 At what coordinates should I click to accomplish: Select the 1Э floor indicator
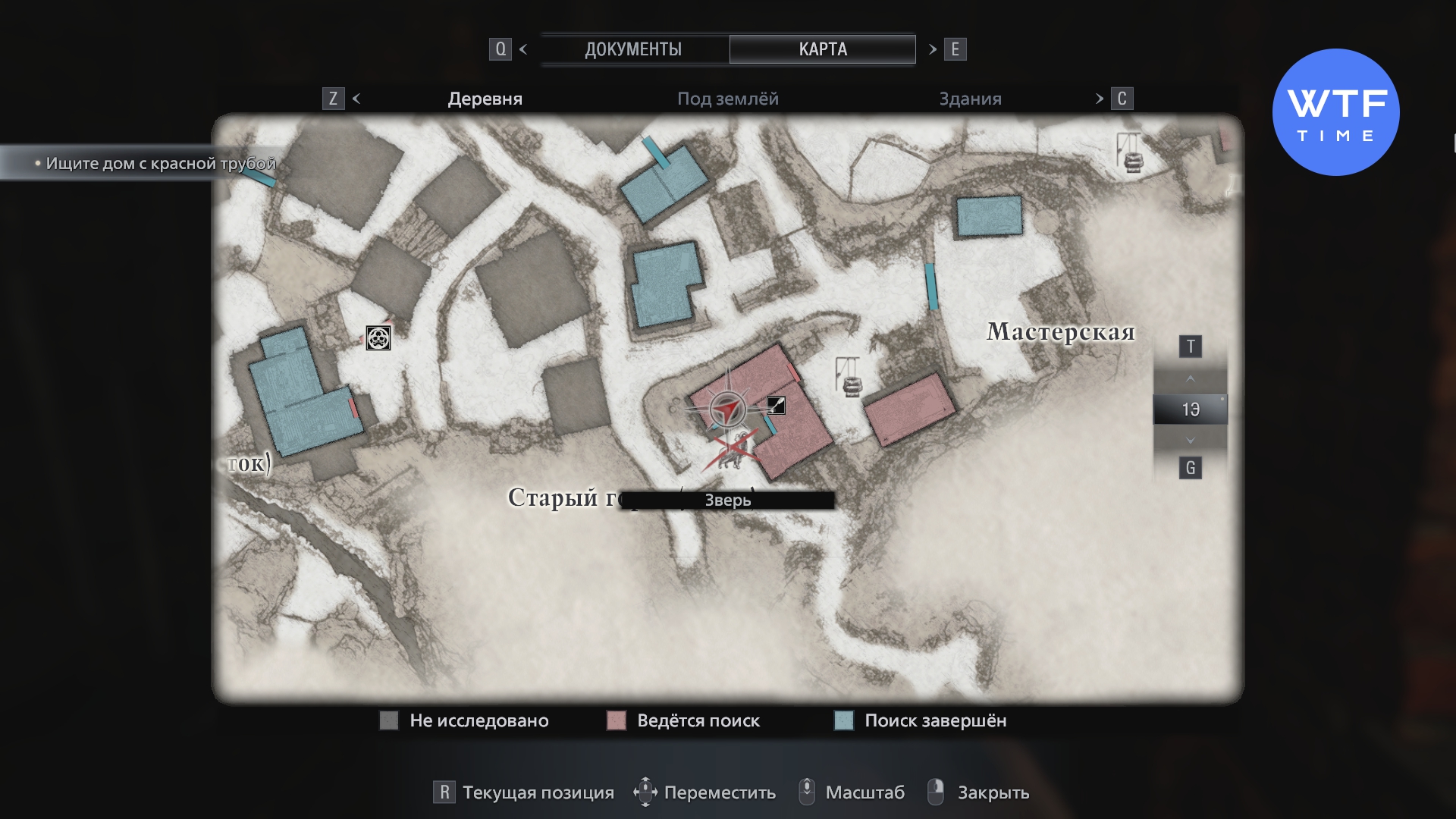[1190, 409]
